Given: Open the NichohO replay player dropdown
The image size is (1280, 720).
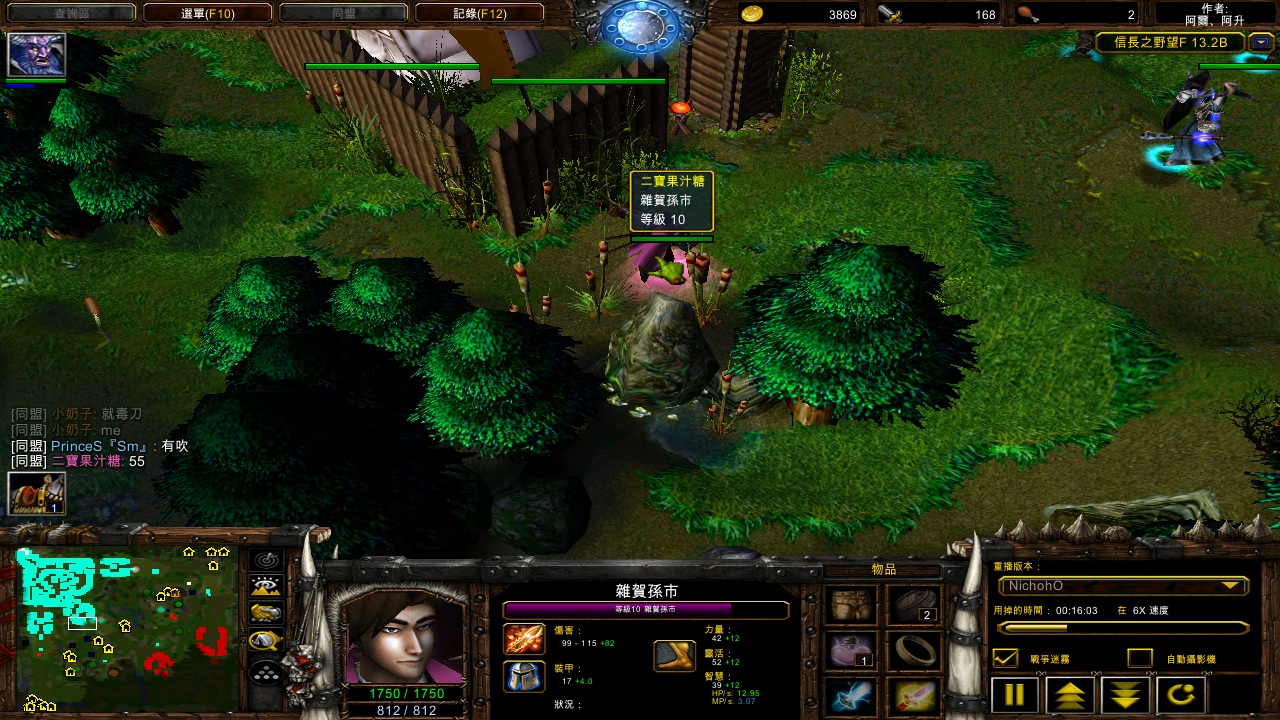Looking at the screenshot, I should click(x=1122, y=586).
